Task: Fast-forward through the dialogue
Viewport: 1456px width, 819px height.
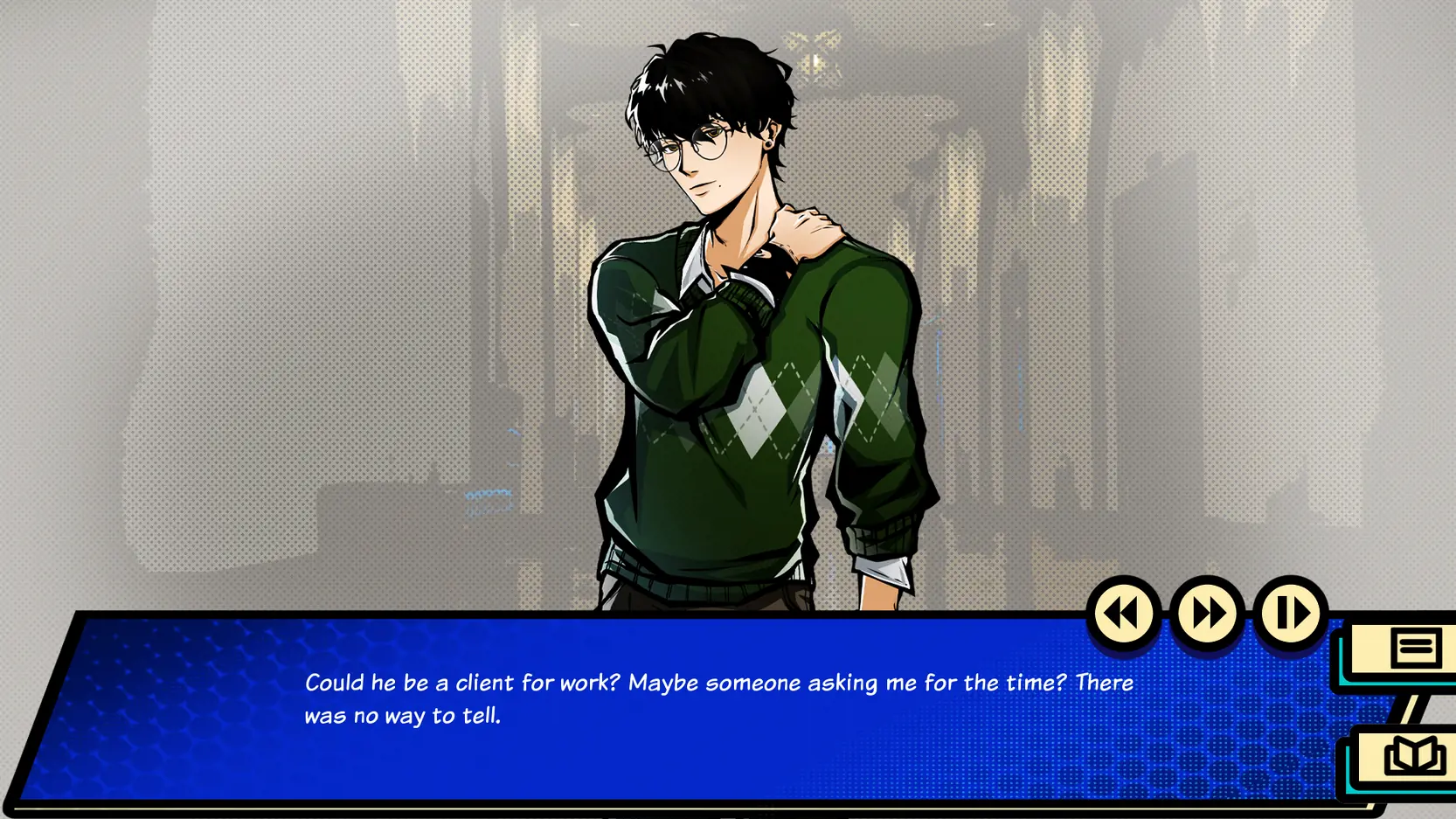Action: click(1207, 614)
